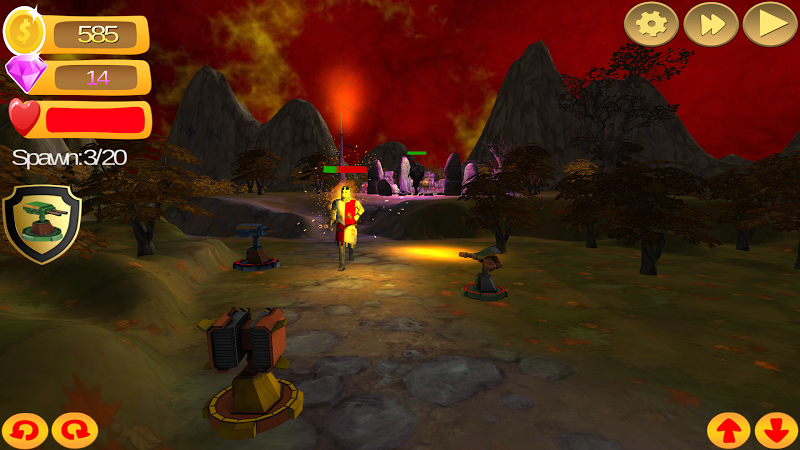Rotate camera clockwise with the right arrow button

[x=74, y=430]
